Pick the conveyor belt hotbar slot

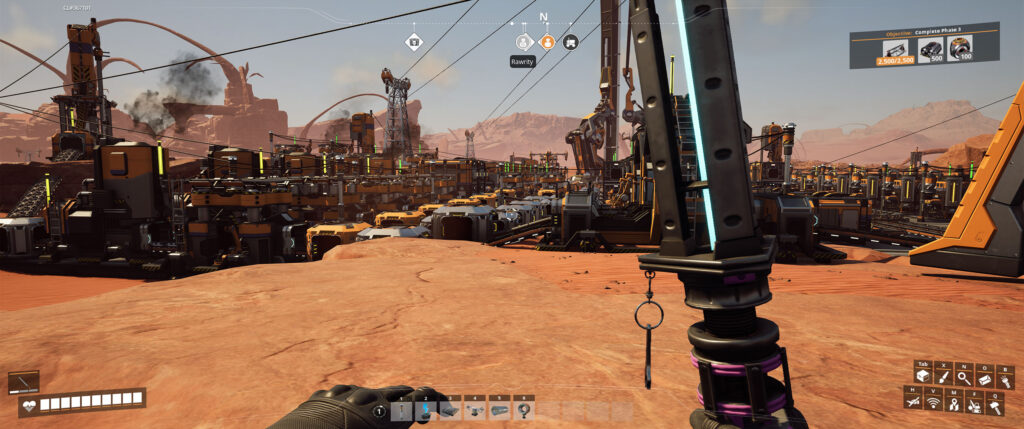coord(499,409)
